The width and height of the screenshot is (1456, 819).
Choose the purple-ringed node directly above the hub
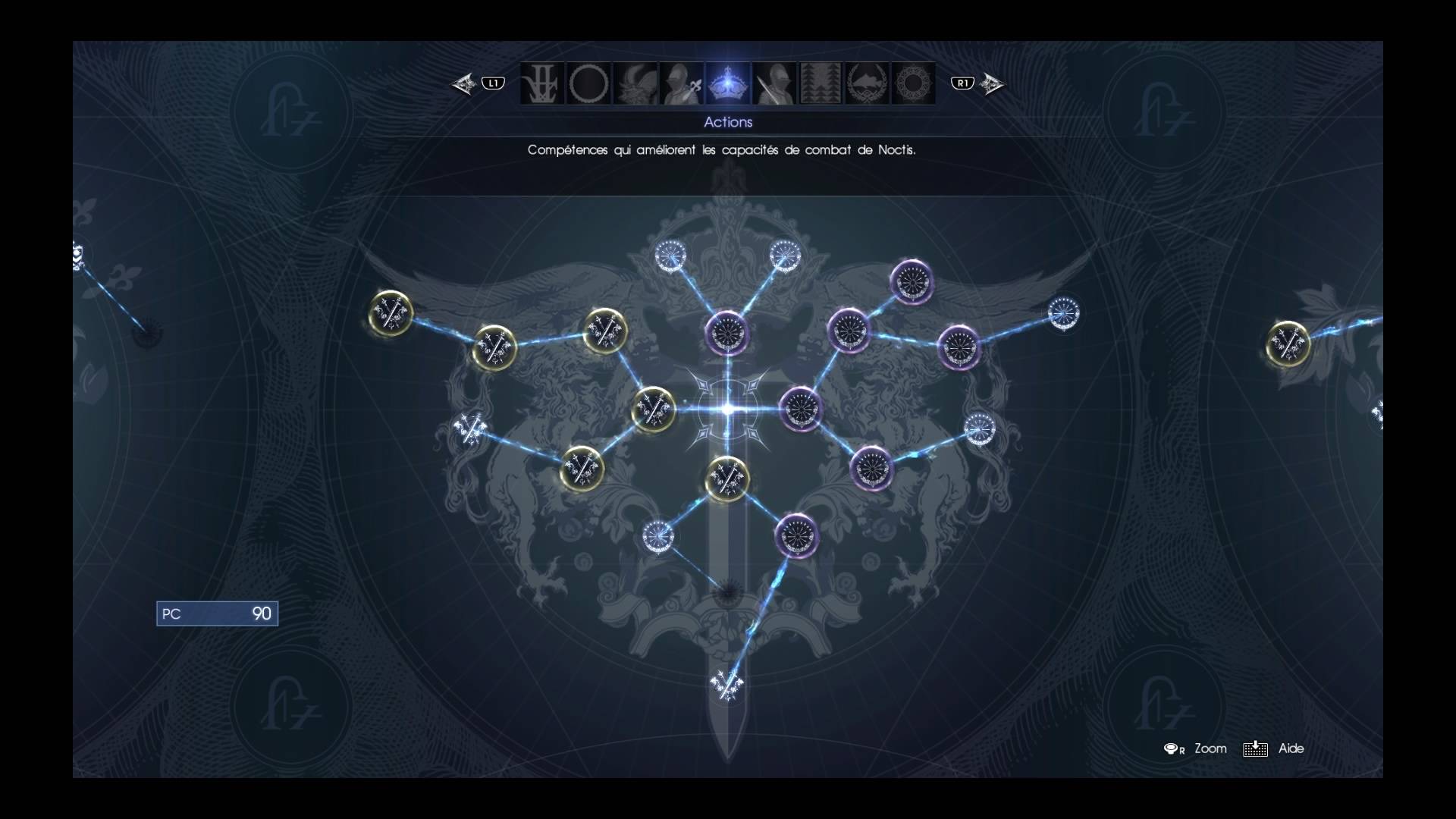(x=727, y=331)
